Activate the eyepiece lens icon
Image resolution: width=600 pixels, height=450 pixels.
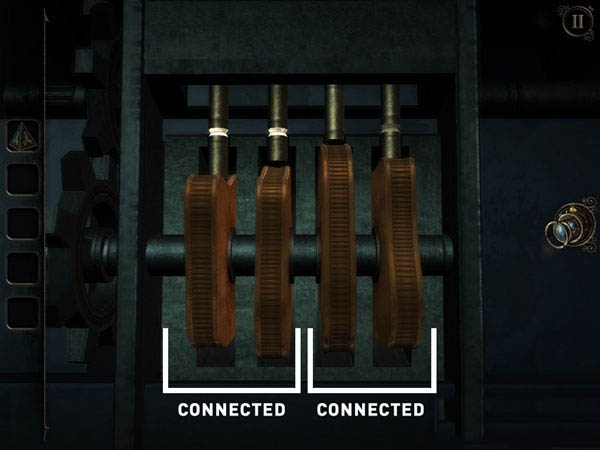(x=565, y=232)
